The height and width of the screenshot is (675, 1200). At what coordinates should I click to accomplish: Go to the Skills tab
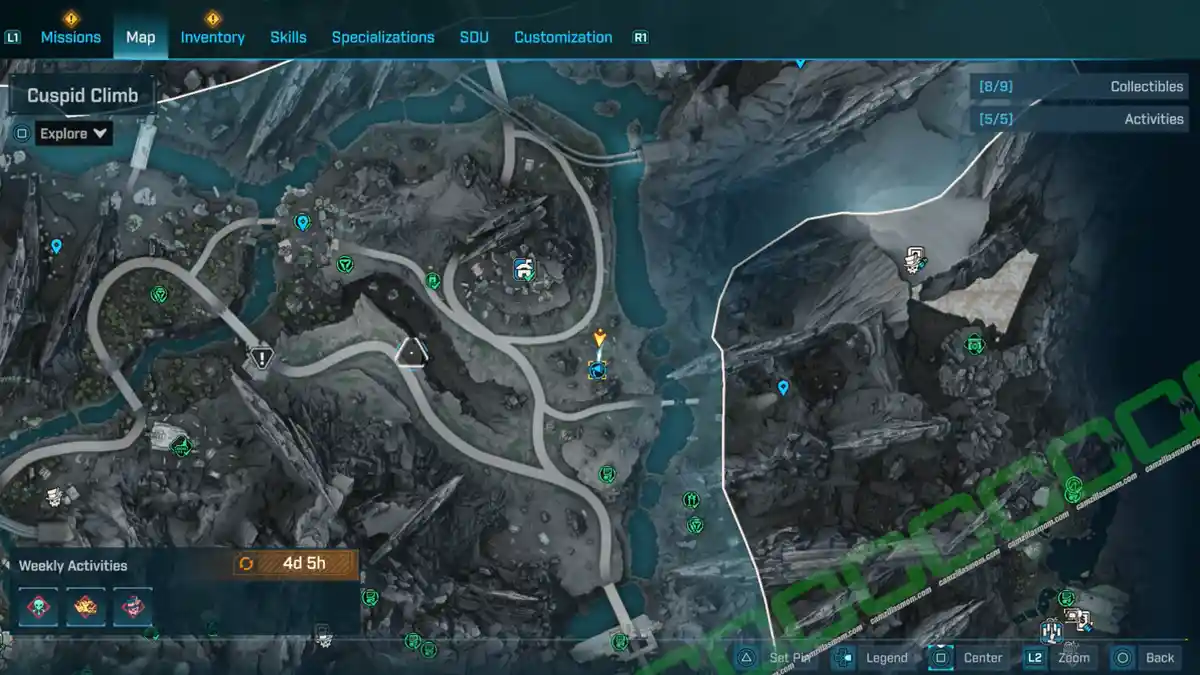(x=288, y=37)
